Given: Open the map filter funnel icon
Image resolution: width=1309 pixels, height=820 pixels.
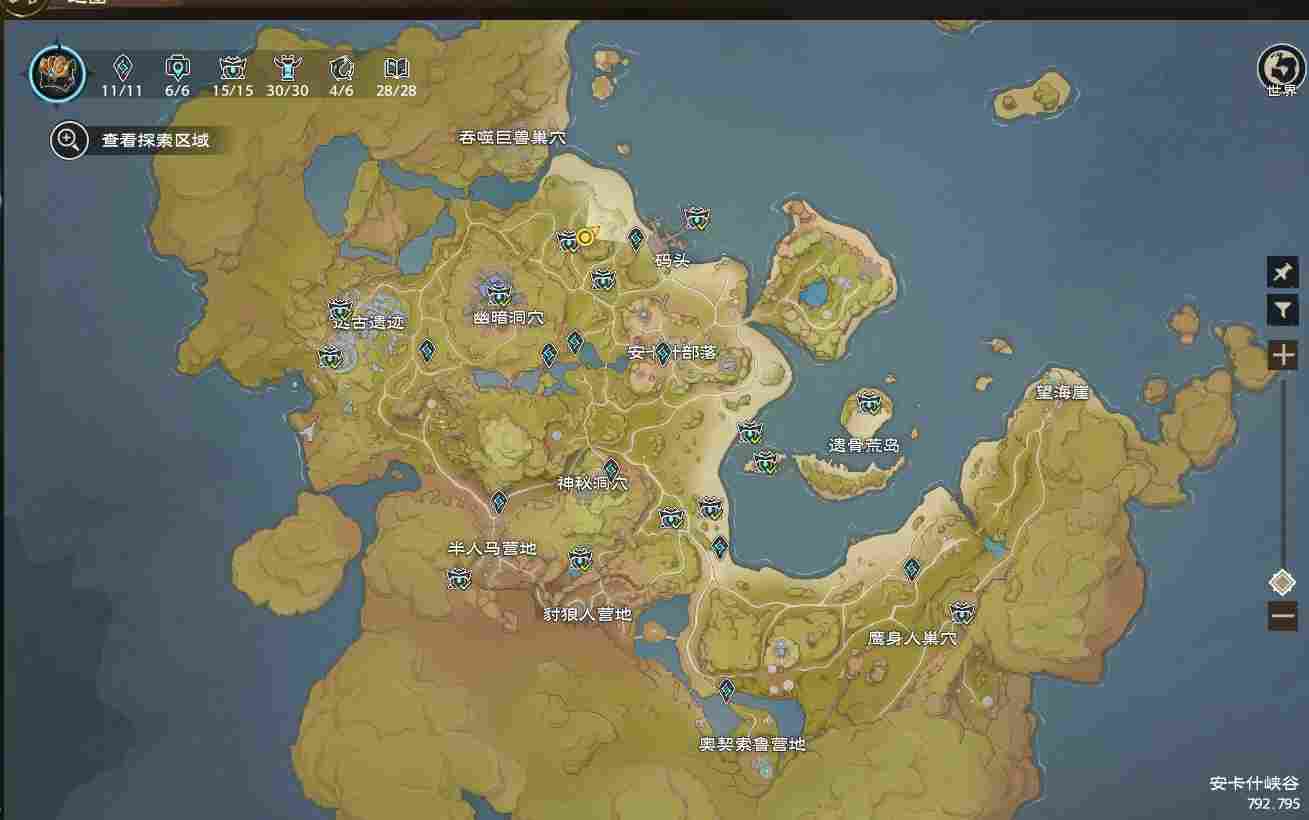Looking at the screenshot, I should pos(1284,311).
